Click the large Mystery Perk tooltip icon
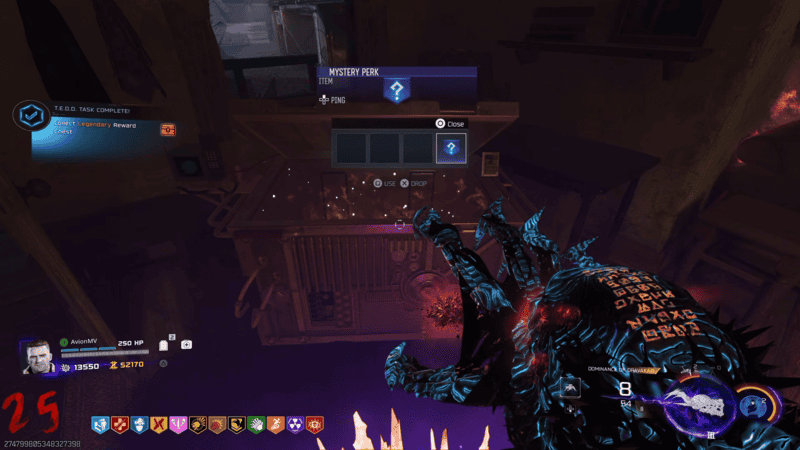 tap(397, 92)
